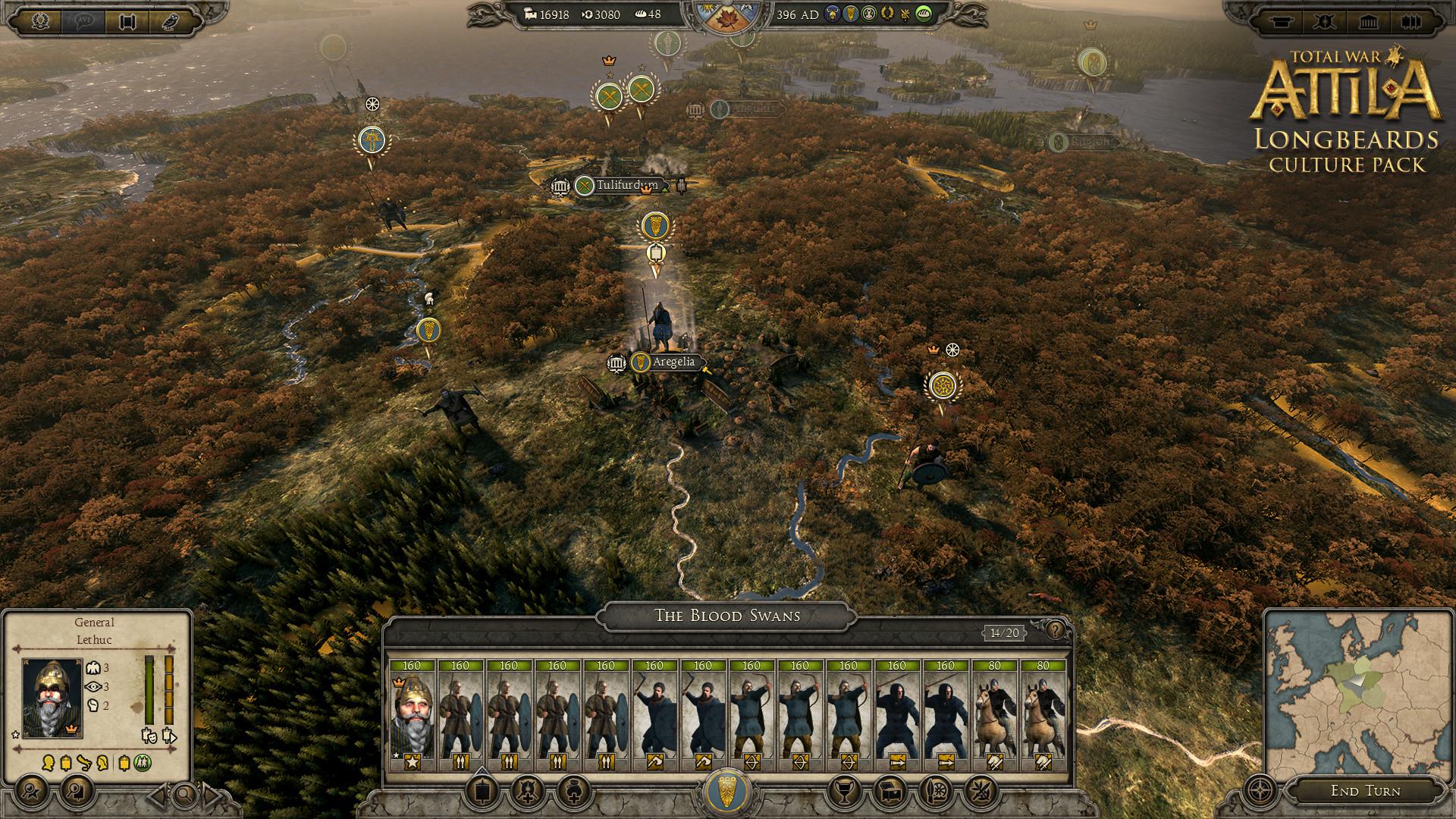1456x819 pixels.
Task: Open the intrigue crossed-daggers icon top right
Action: pyautogui.click(x=1325, y=21)
